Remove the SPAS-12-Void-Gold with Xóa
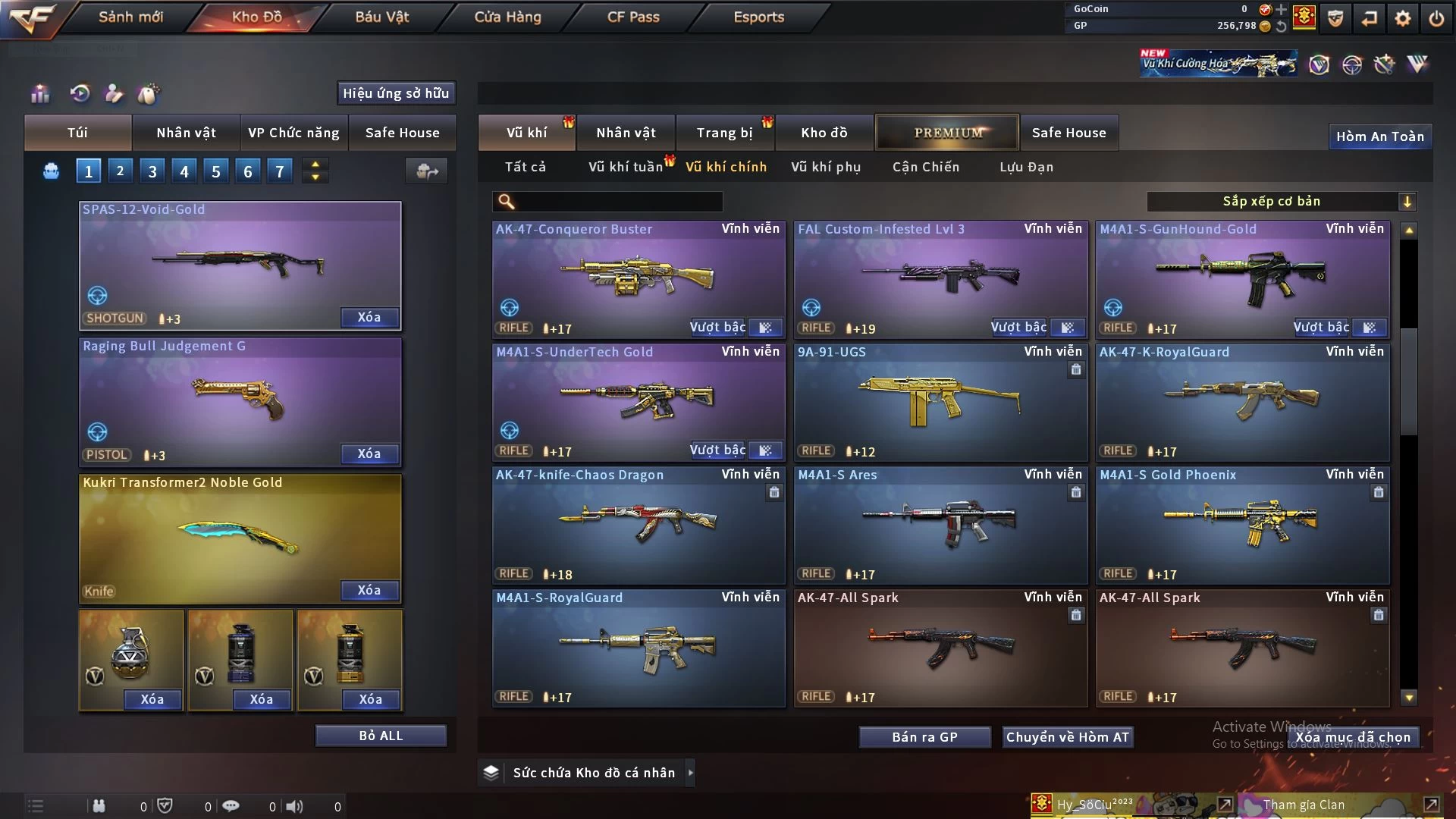The height and width of the screenshot is (819, 1456). (x=369, y=317)
